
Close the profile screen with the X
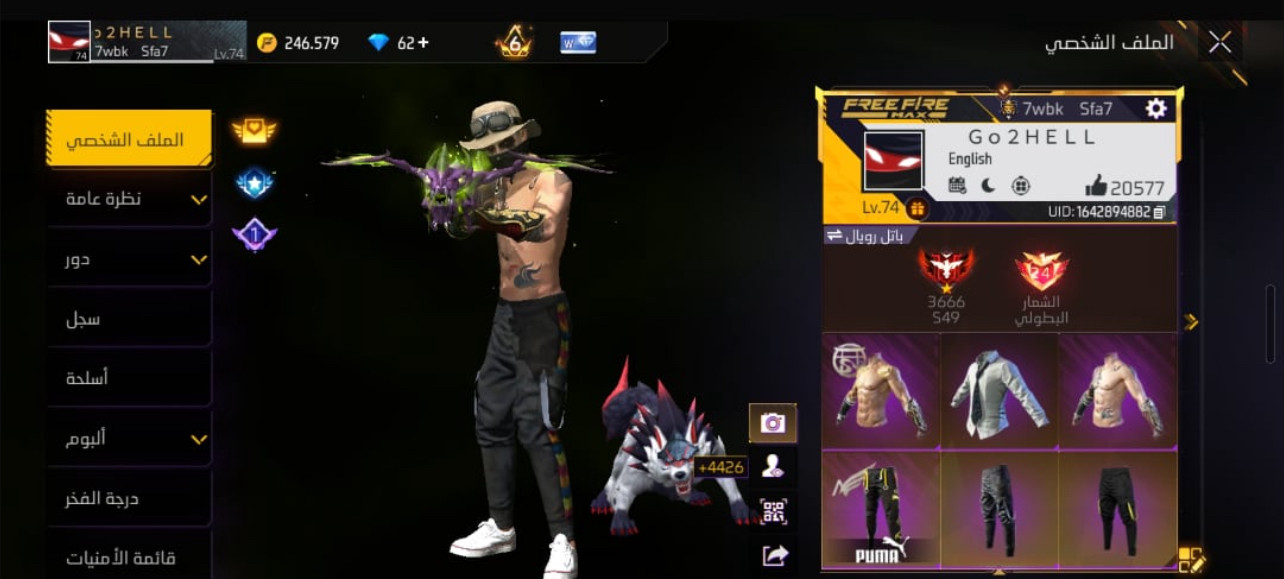(1219, 42)
